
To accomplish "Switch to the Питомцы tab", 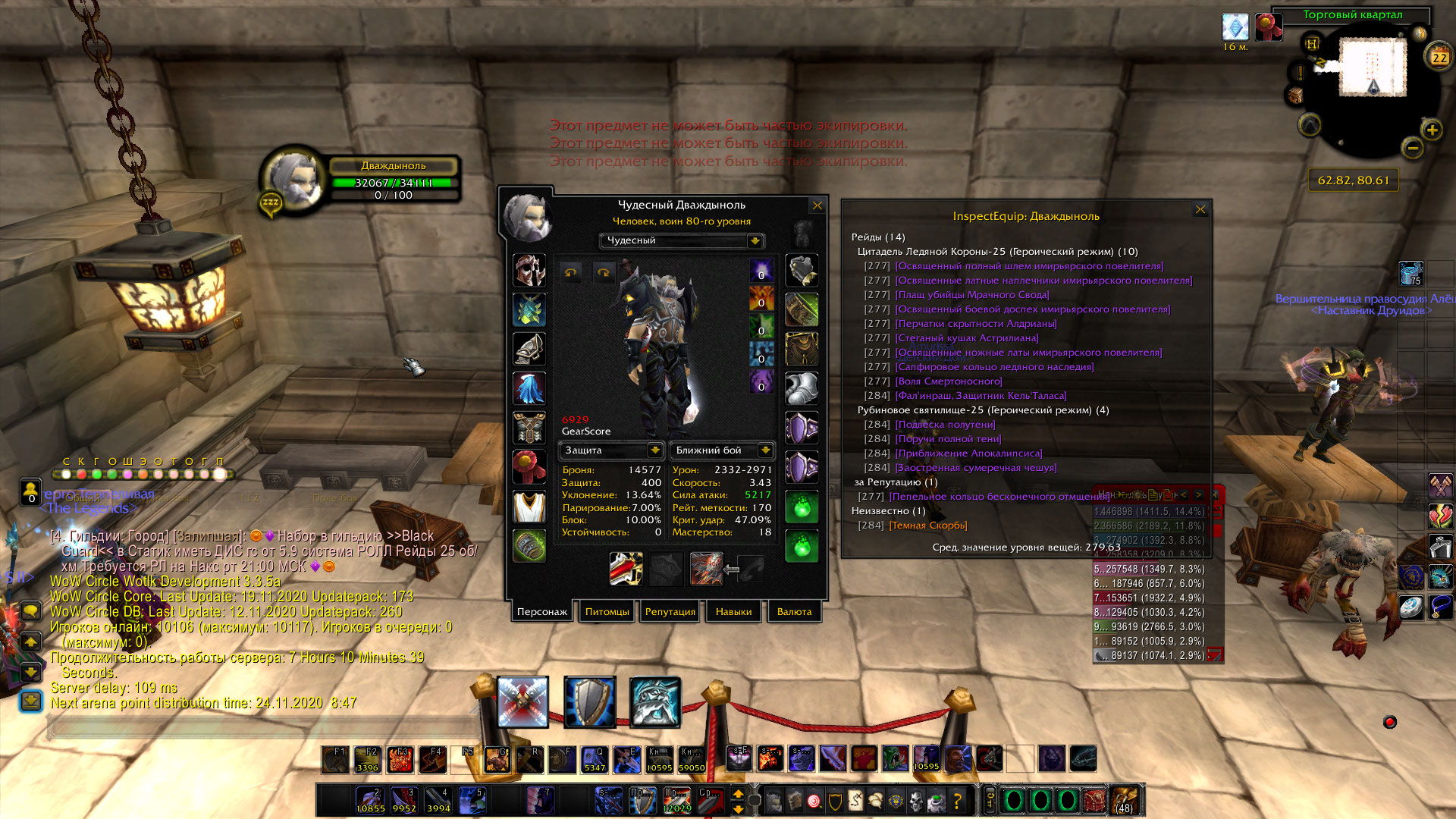I will (607, 611).
